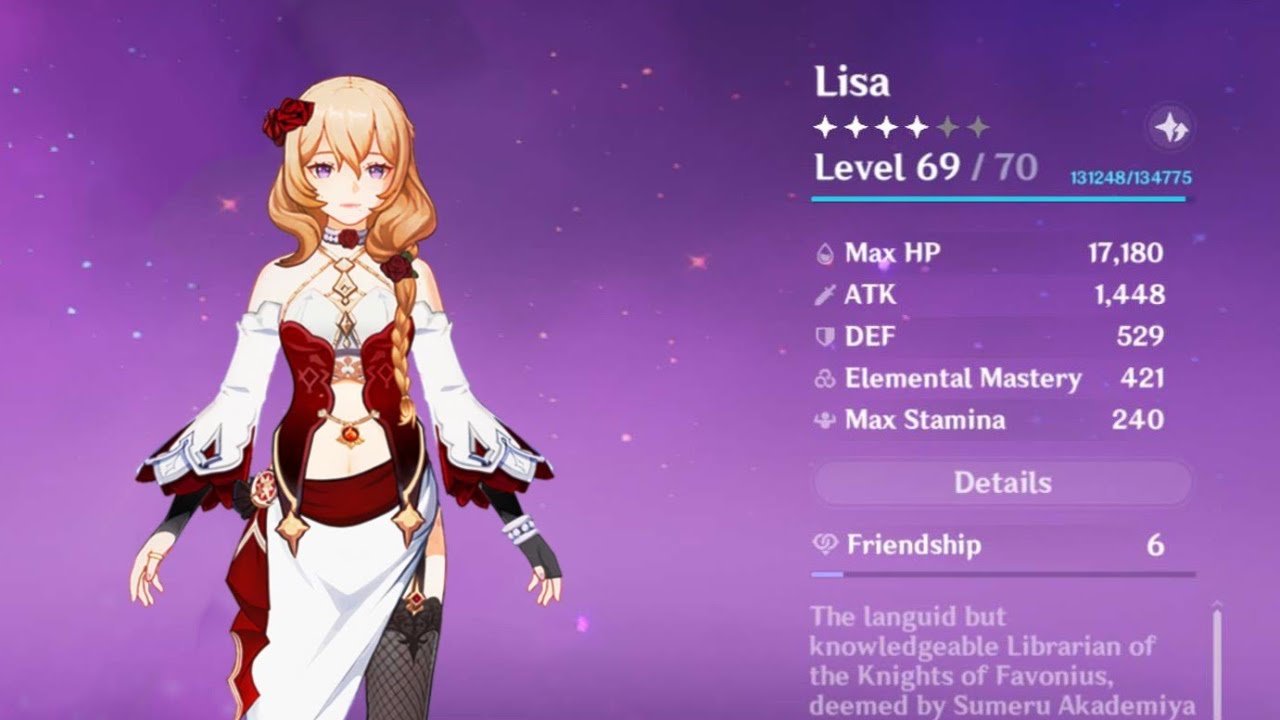
Task: Click the Friendship progress bar
Action: (1000, 574)
